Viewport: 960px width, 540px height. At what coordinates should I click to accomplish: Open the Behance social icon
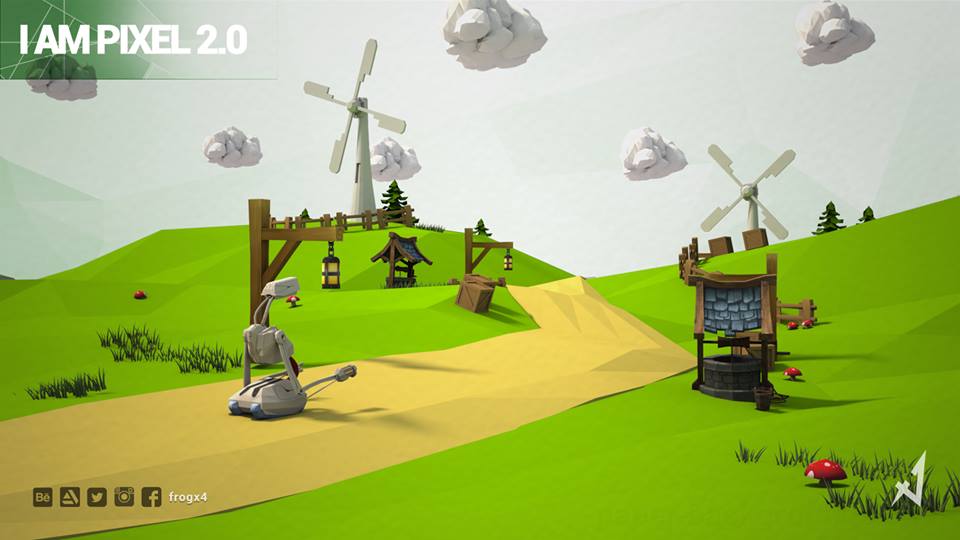tap(43, 497)
